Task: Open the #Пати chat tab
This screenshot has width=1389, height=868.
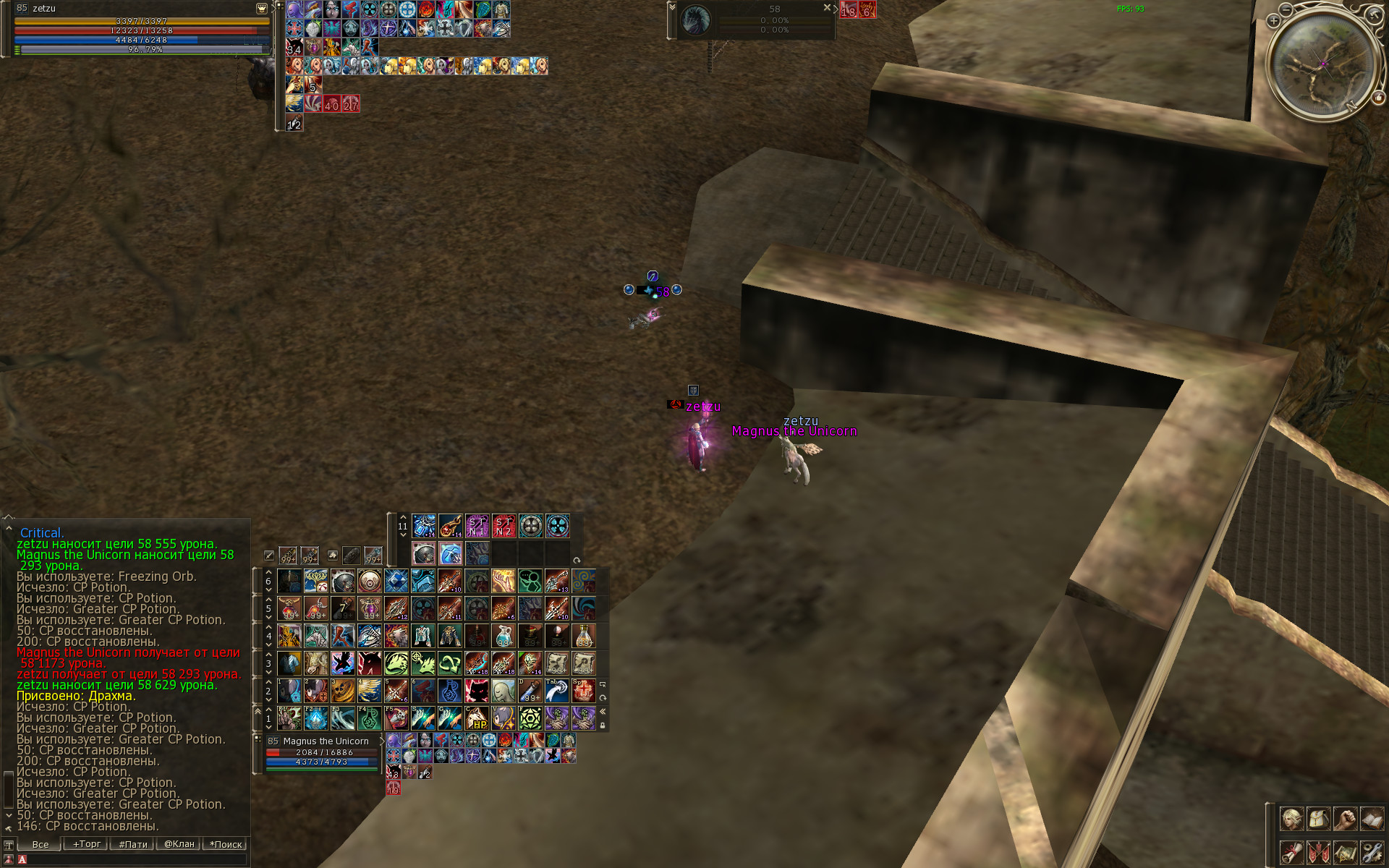Action: point(132,844)
